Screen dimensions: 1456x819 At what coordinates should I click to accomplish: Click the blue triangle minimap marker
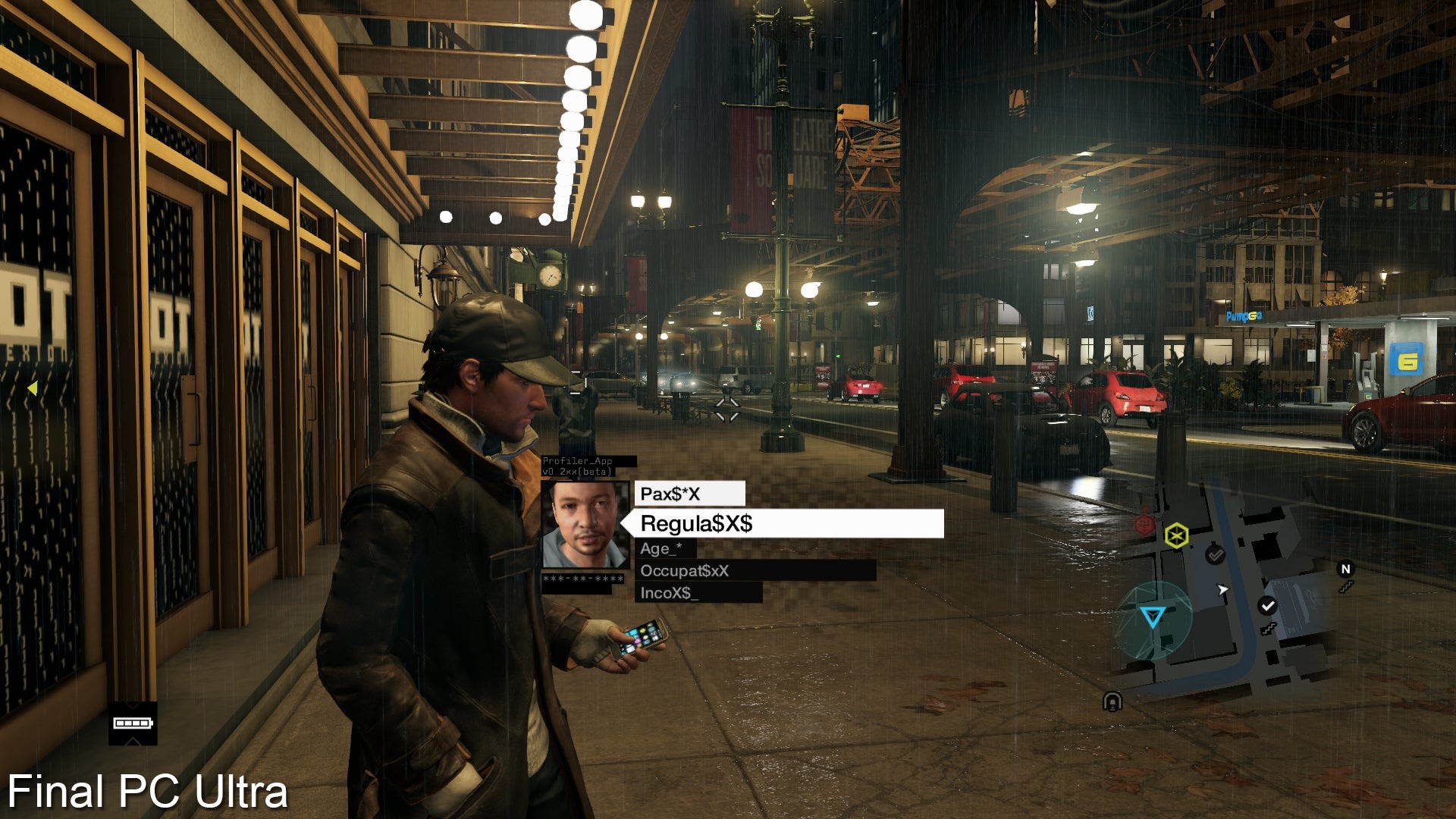(1153, 616)
